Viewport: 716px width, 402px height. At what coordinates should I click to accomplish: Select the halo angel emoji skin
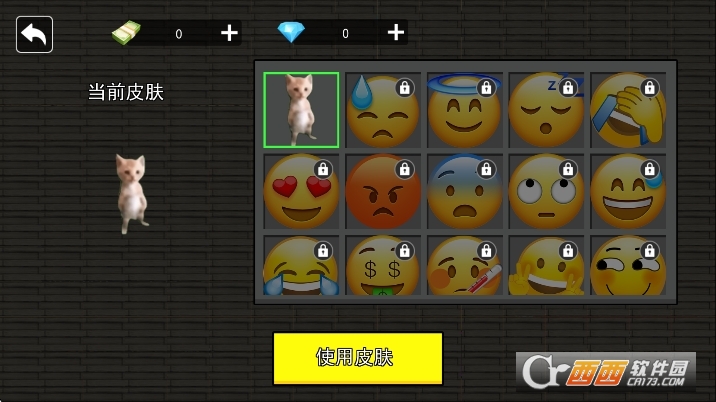465,110
